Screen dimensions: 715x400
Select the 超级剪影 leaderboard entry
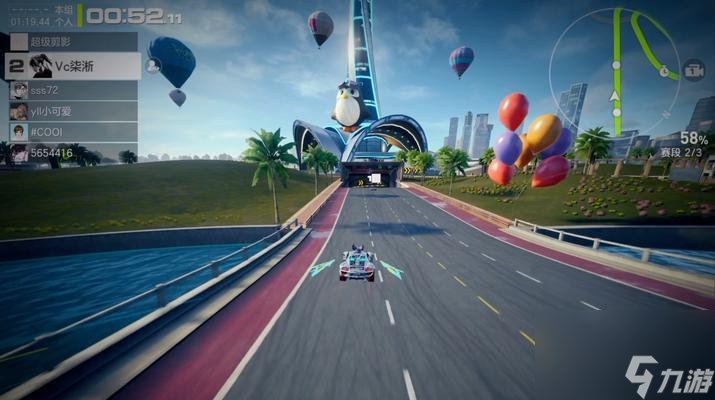(x=70, y=41)
